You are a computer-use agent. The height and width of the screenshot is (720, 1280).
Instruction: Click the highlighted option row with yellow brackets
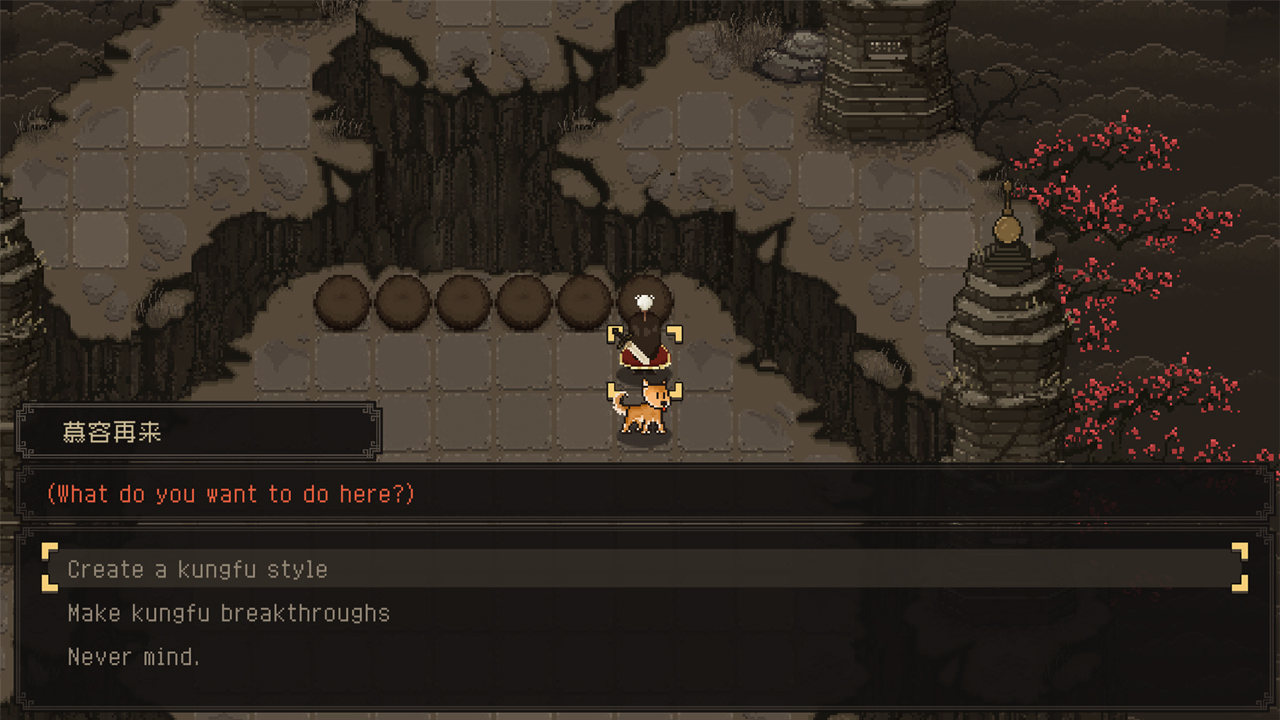tap(640, 568)
